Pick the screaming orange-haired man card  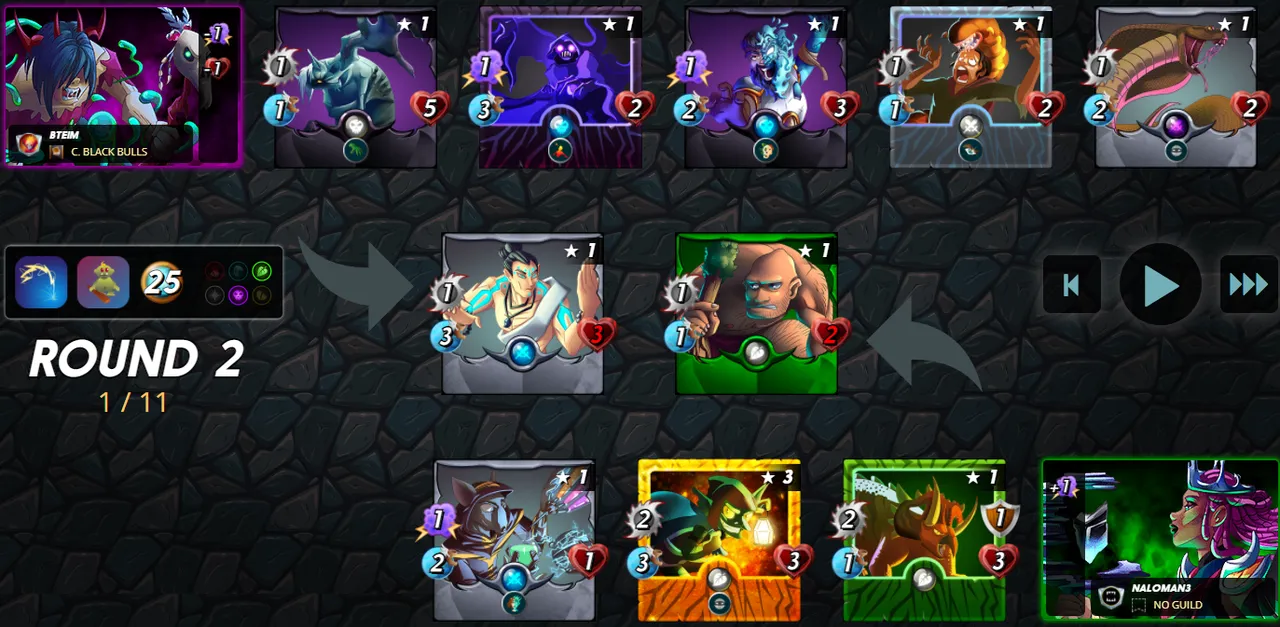[x=971, y=86]
